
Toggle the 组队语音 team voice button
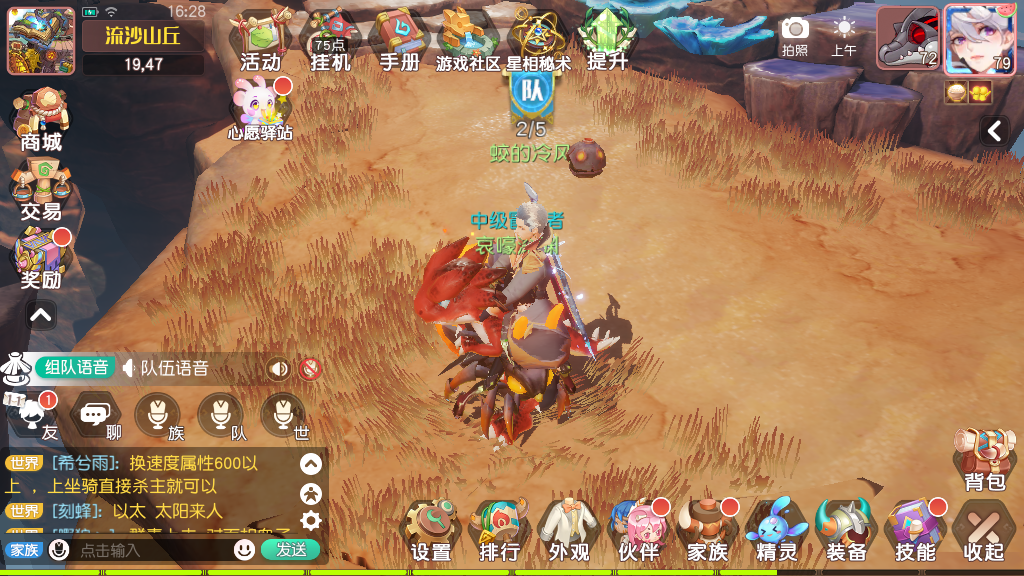(76, 368)
